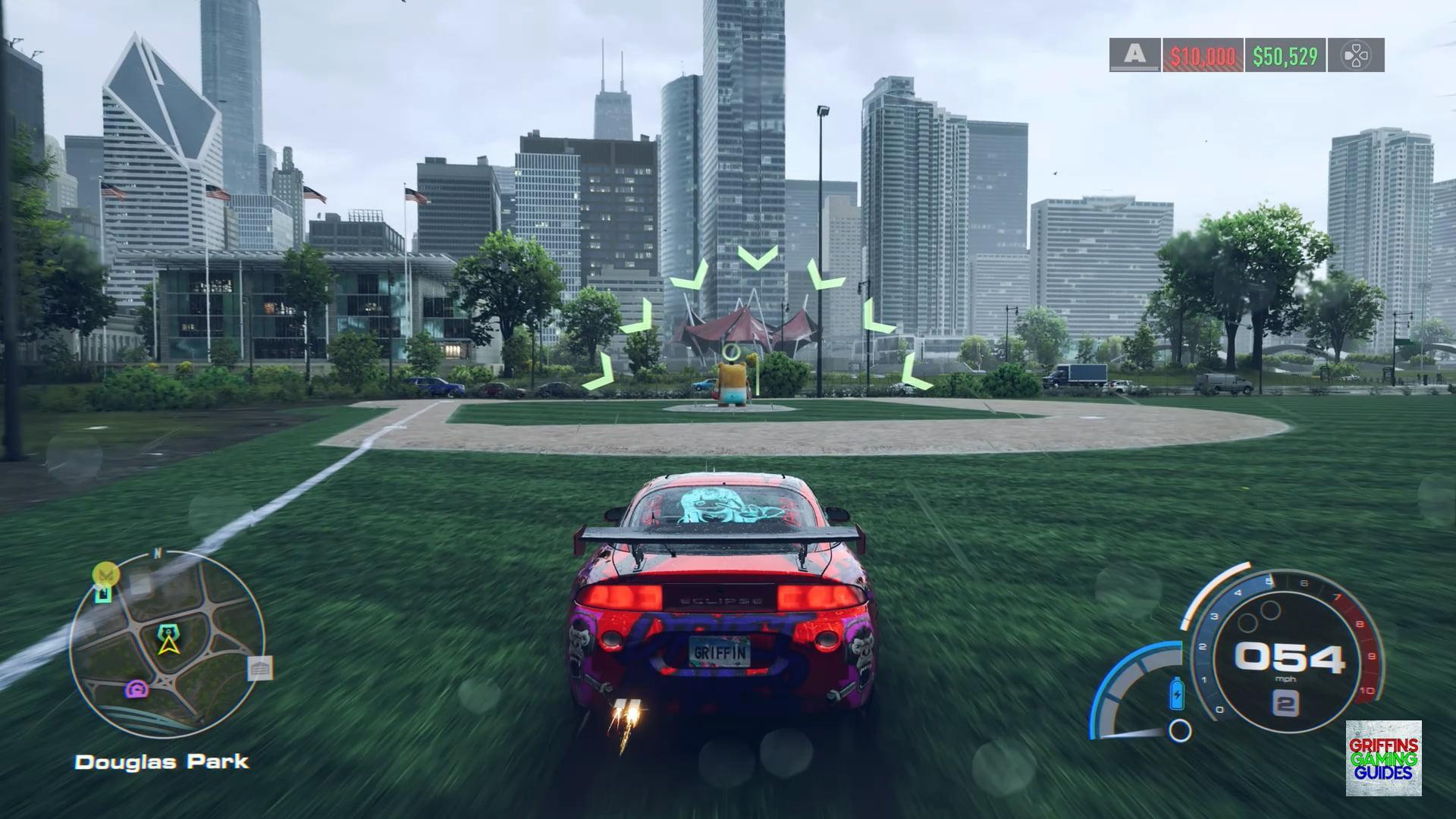This screenshot has width=1456, height=819.
Task: Click the garage icon on the minimap edge
Action: tap(259, 668)
